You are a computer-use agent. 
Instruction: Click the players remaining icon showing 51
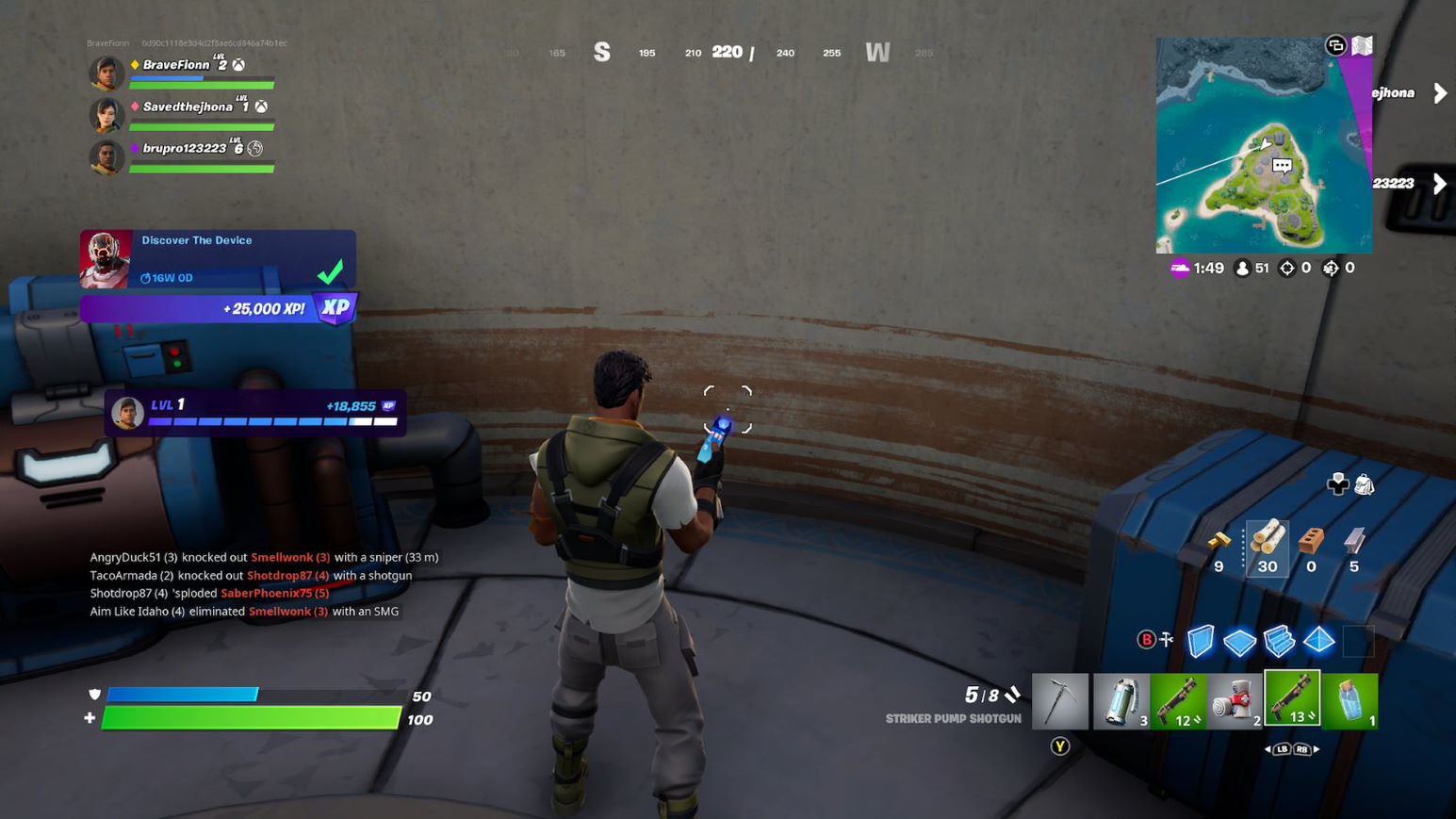(x=1246, y=268)
